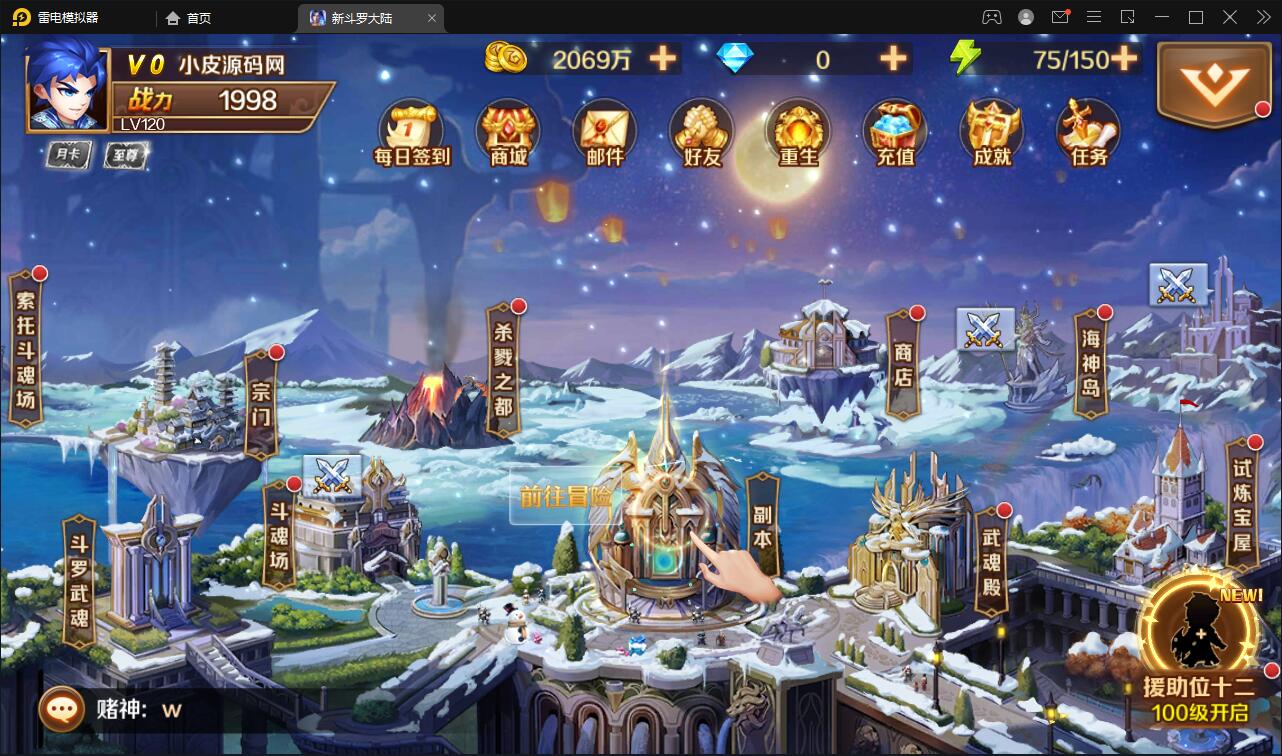Click the crossed-swords battle icon above 斗魂场
This screenshot has width=1282, height=756.
[x=330, y=473]
